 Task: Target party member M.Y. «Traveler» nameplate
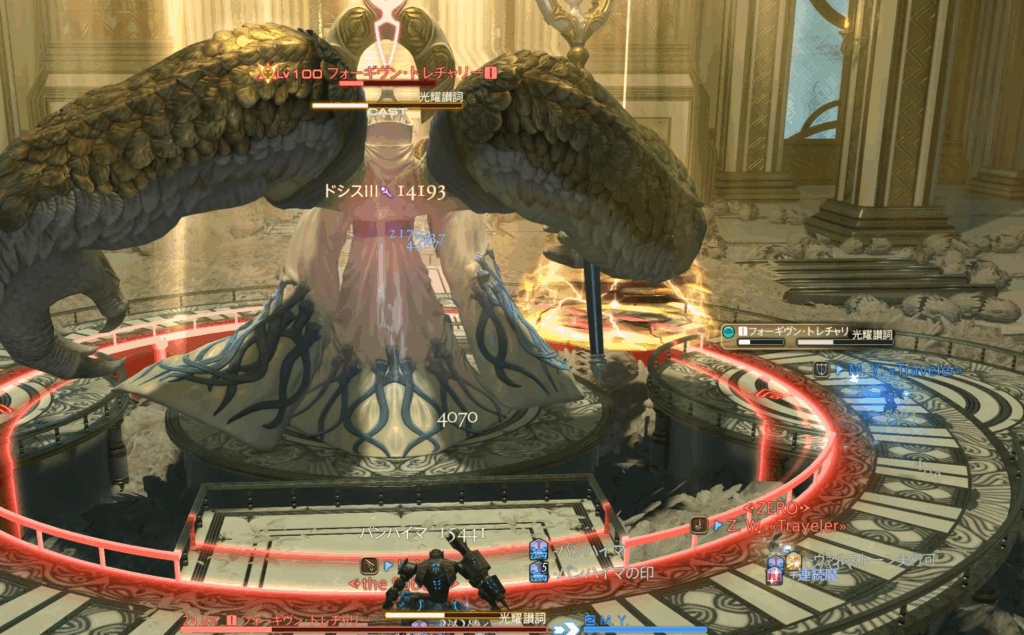pyautogui.click(x=893, y=370)
